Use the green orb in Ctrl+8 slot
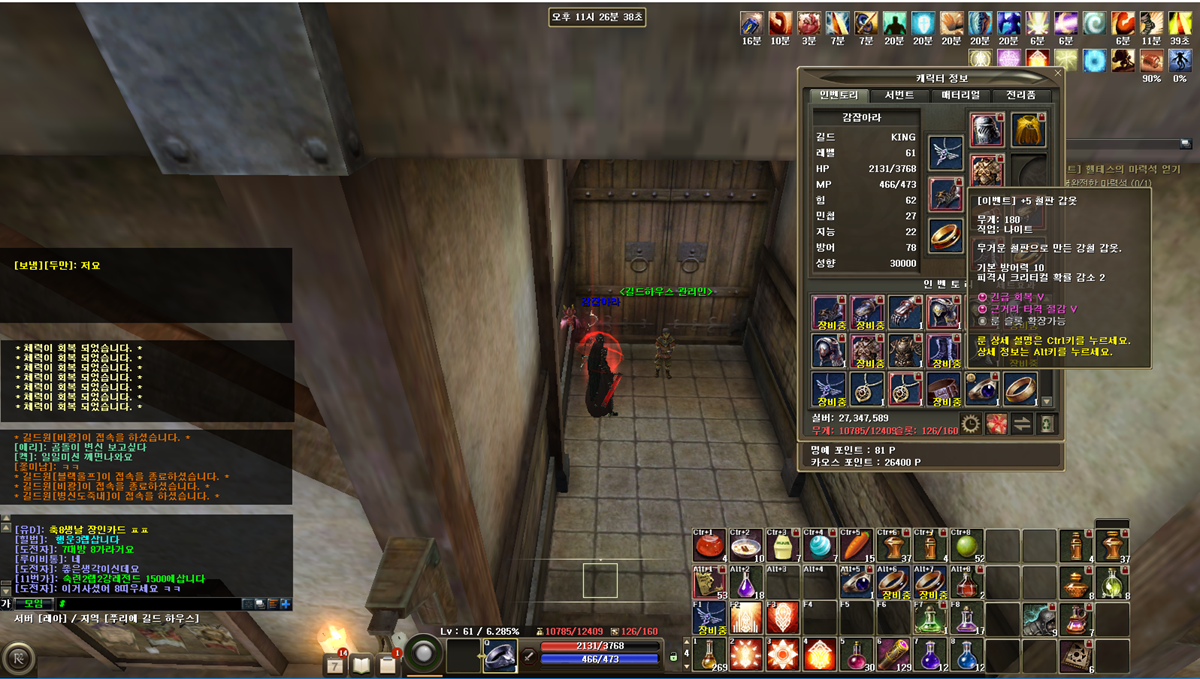The image size is (1200, 679). tap(966, 546)
